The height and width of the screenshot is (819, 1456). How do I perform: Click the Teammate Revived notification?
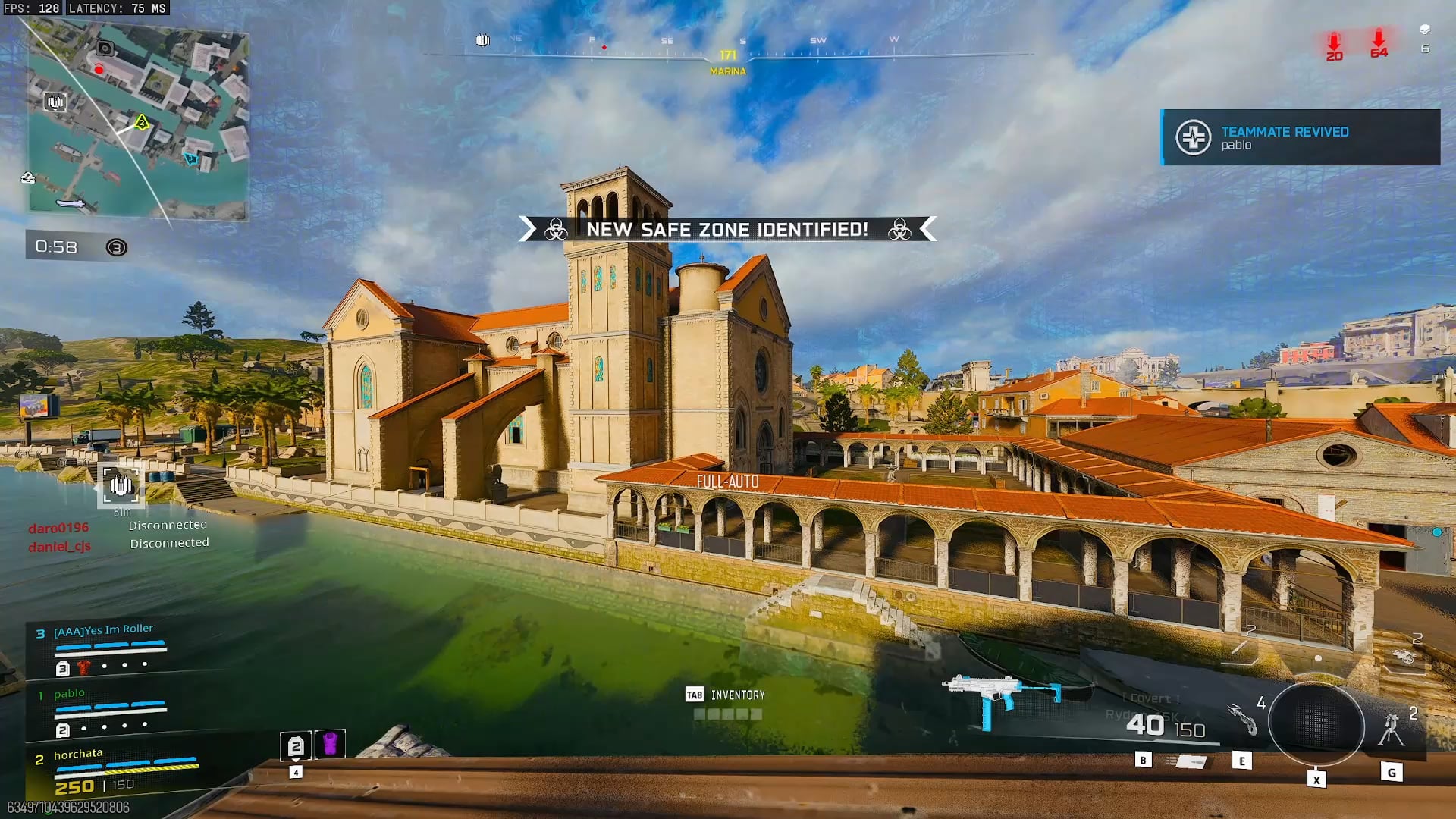click(x=1300, y=137)
